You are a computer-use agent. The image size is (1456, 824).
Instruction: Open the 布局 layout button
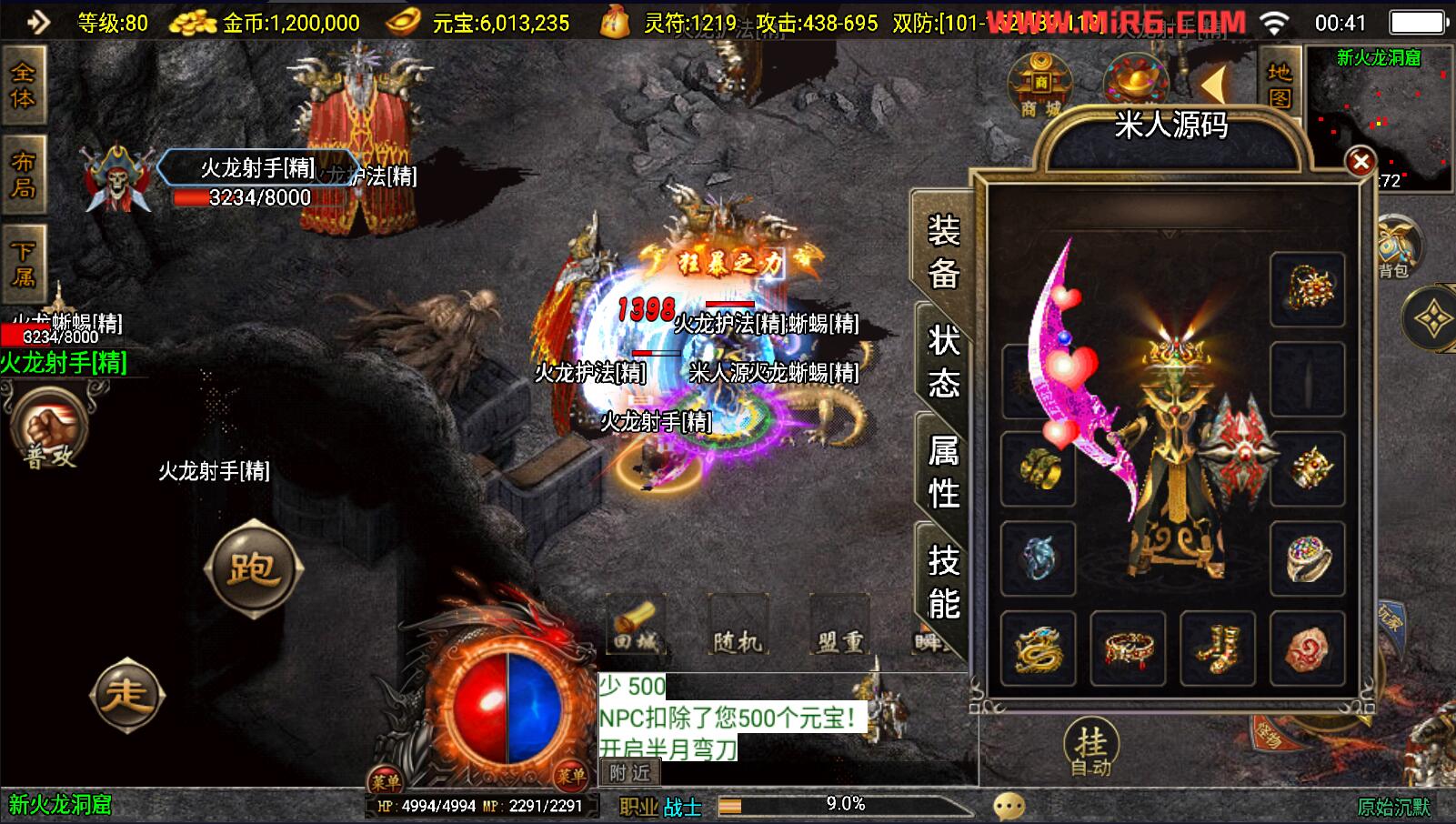coord(23,175)
